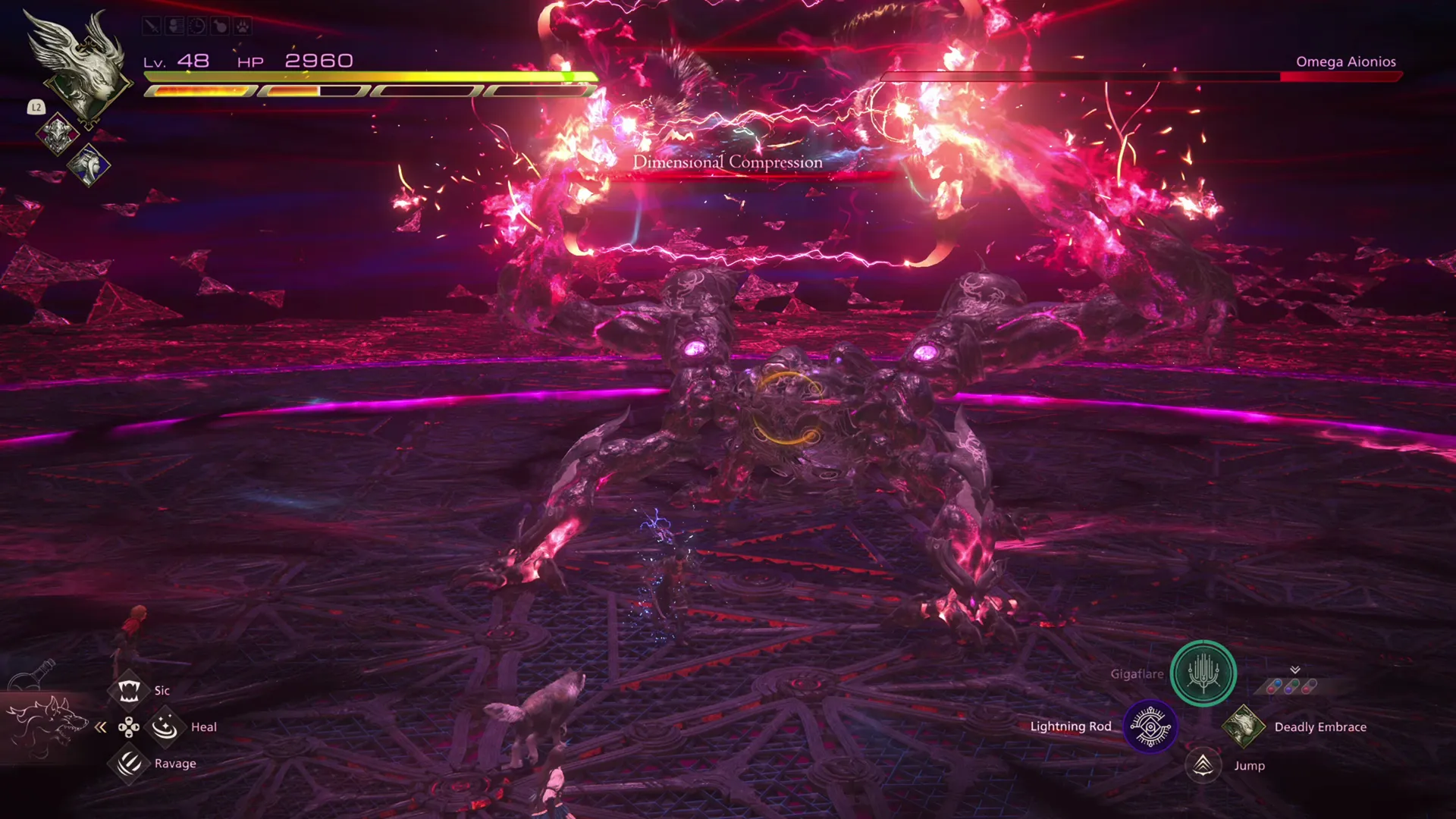Use the Deadly Embrace ability icon

point(1244,726)
